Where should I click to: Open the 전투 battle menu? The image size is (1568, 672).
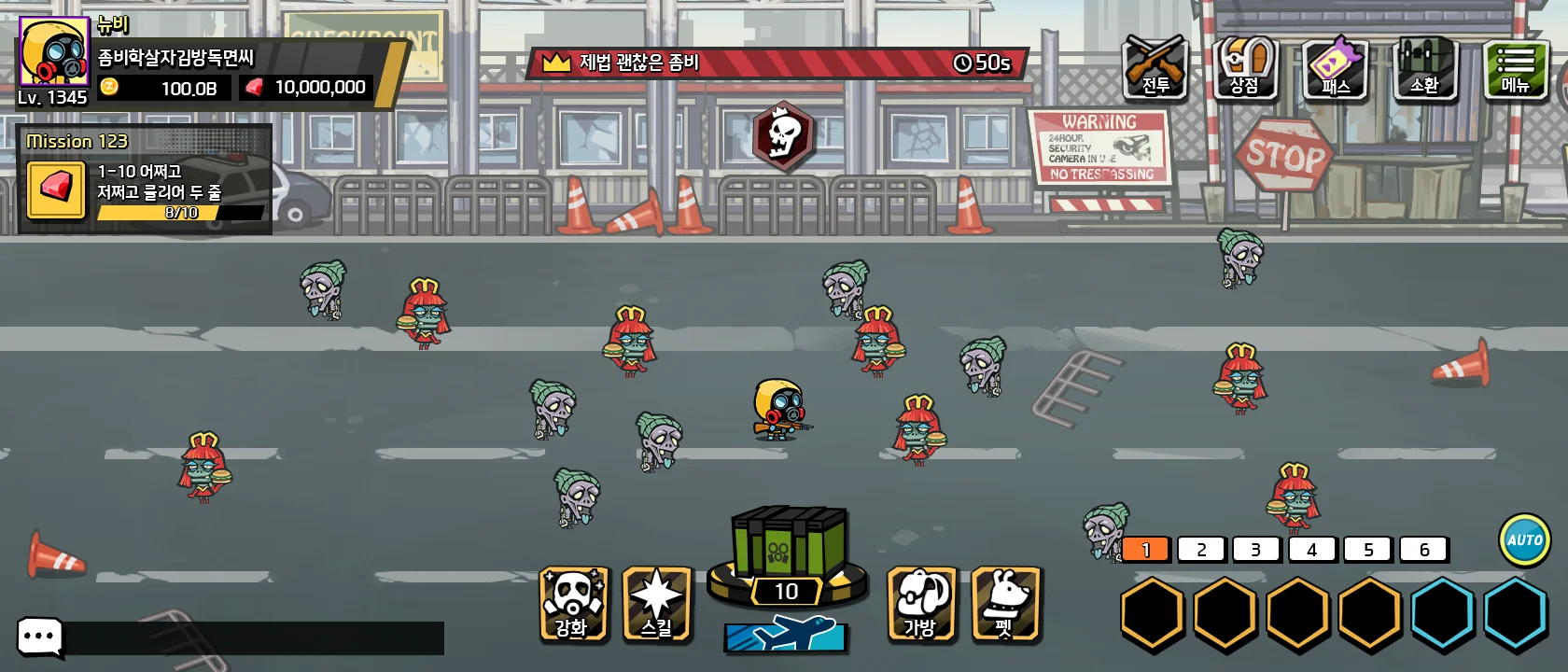click(x=1155, y=67)
